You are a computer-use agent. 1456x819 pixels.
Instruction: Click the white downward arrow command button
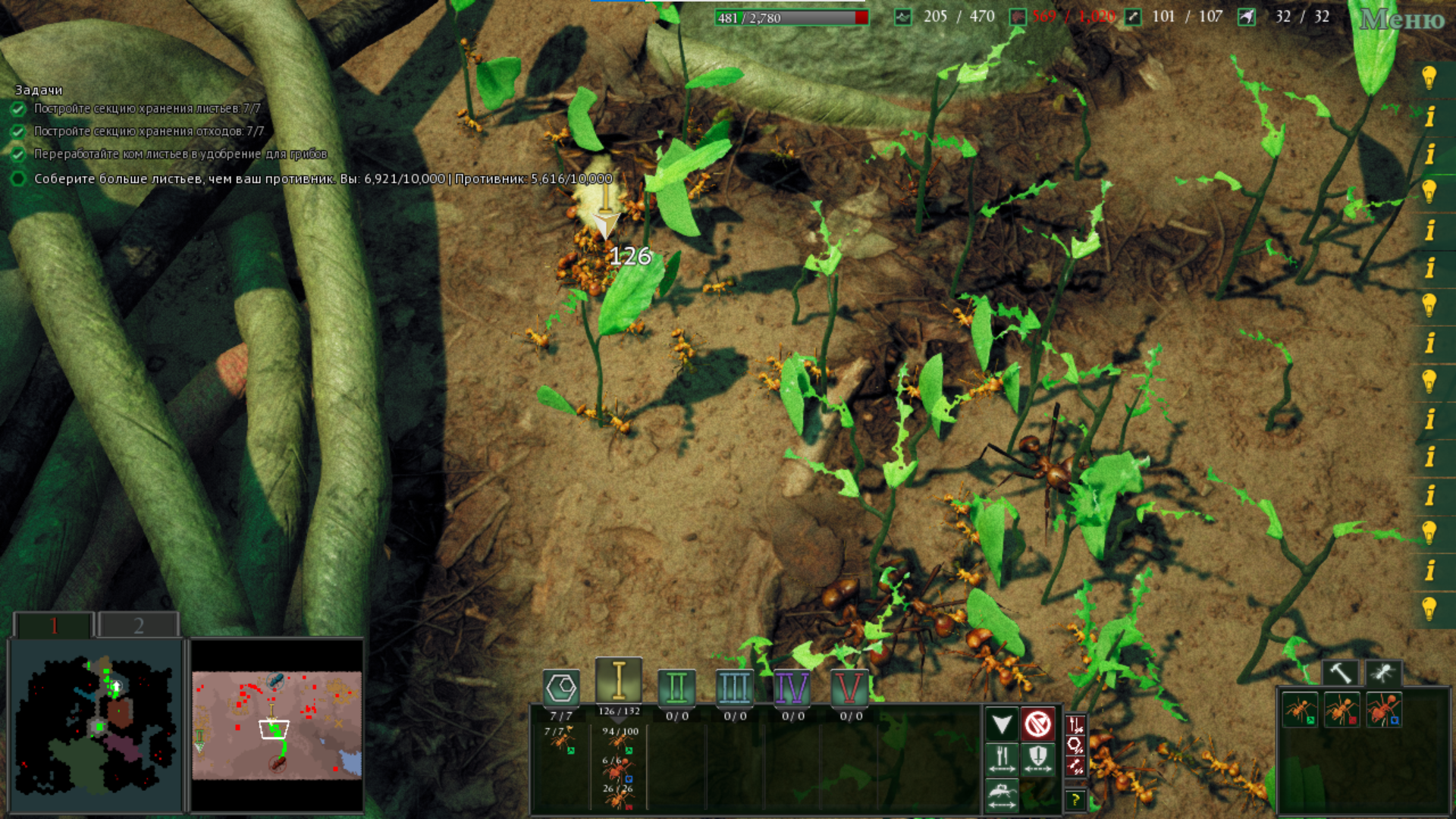[x=1002, y=724]
